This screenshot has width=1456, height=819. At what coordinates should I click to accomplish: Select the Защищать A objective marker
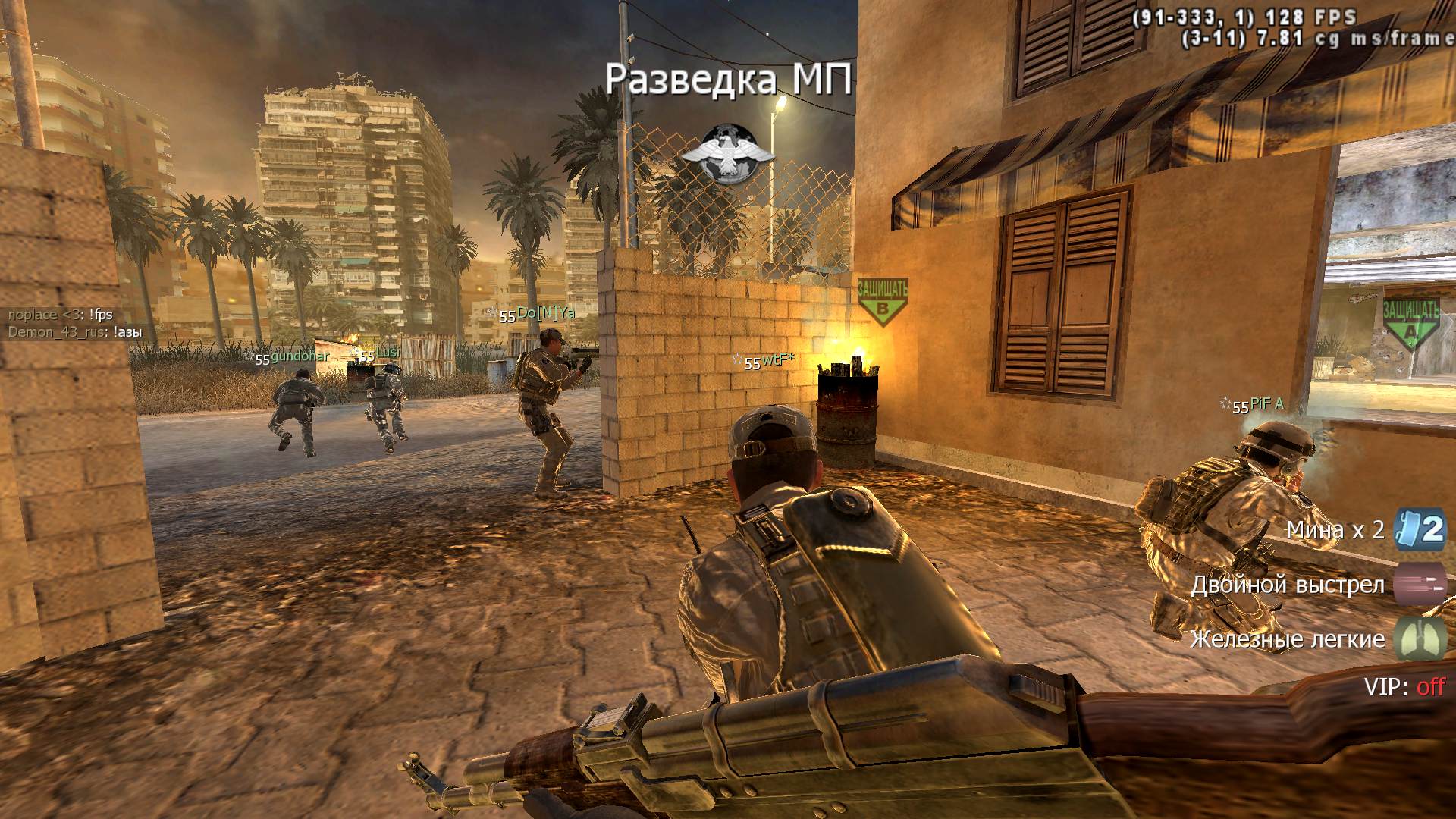[1410, 322]
